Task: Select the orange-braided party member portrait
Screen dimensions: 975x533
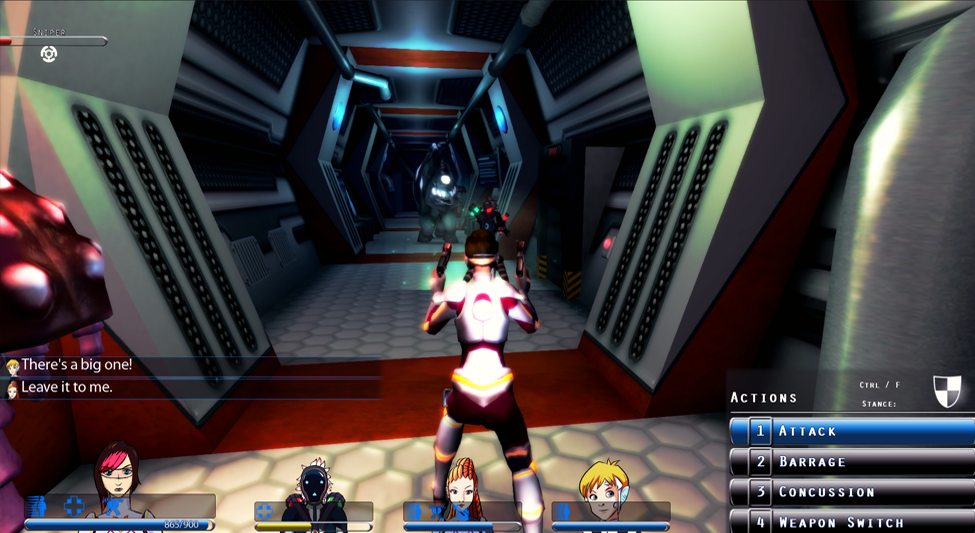Action: 463,488
